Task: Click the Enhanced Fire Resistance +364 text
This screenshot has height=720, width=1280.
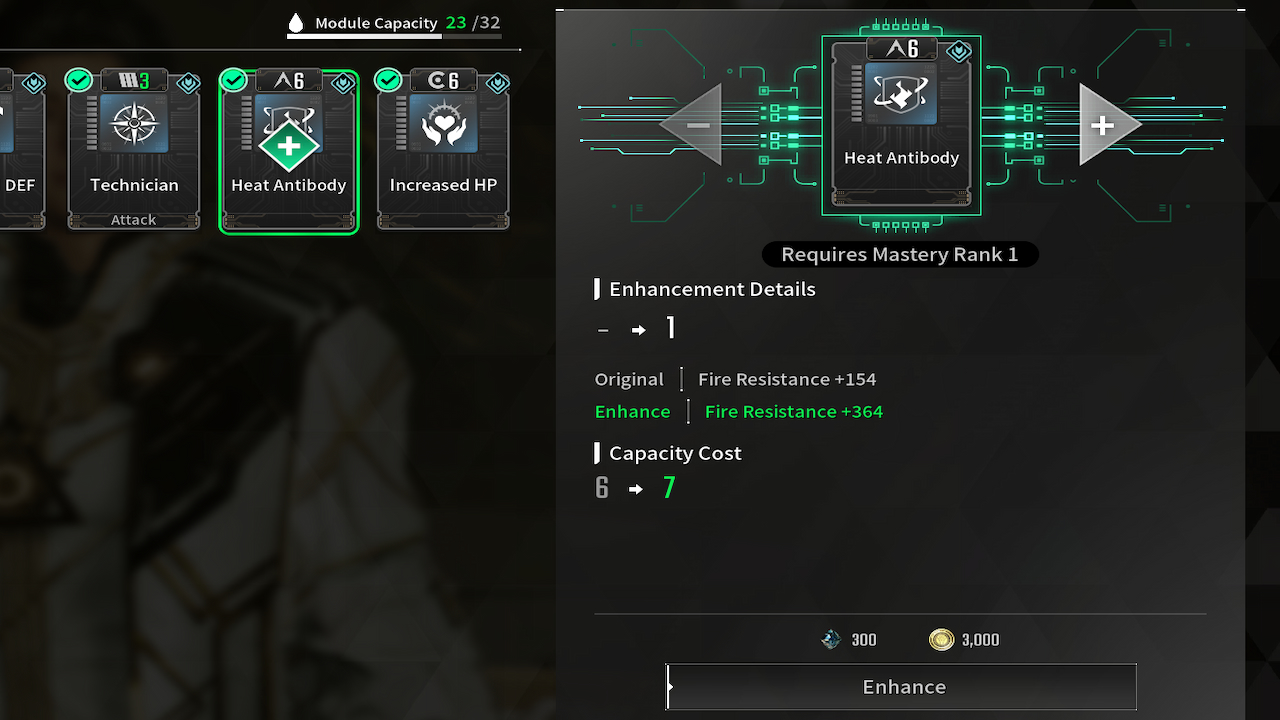Action: tap(793, 411)
